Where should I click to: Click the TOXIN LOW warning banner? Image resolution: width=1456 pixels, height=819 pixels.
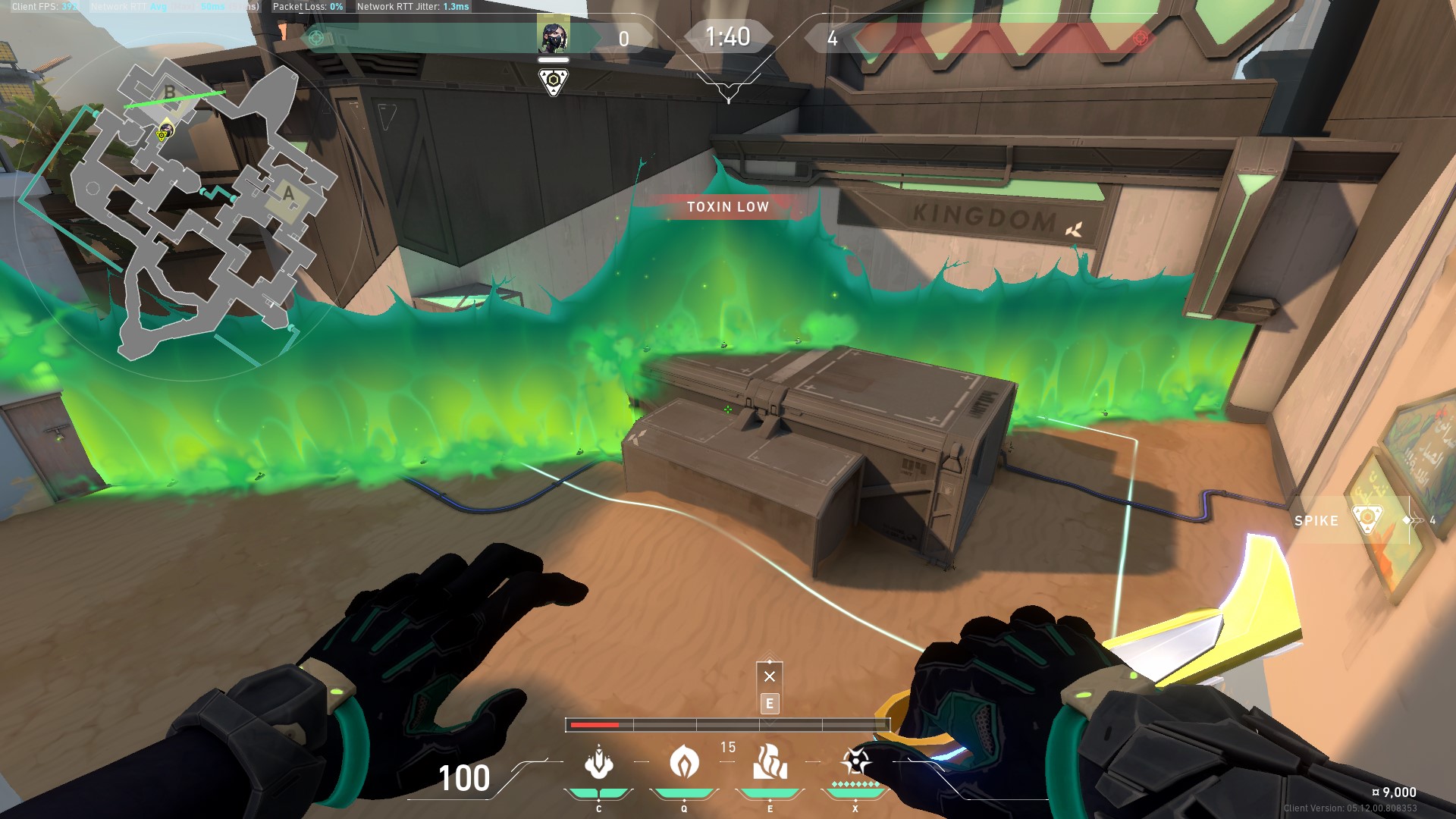tap(726, 206)
